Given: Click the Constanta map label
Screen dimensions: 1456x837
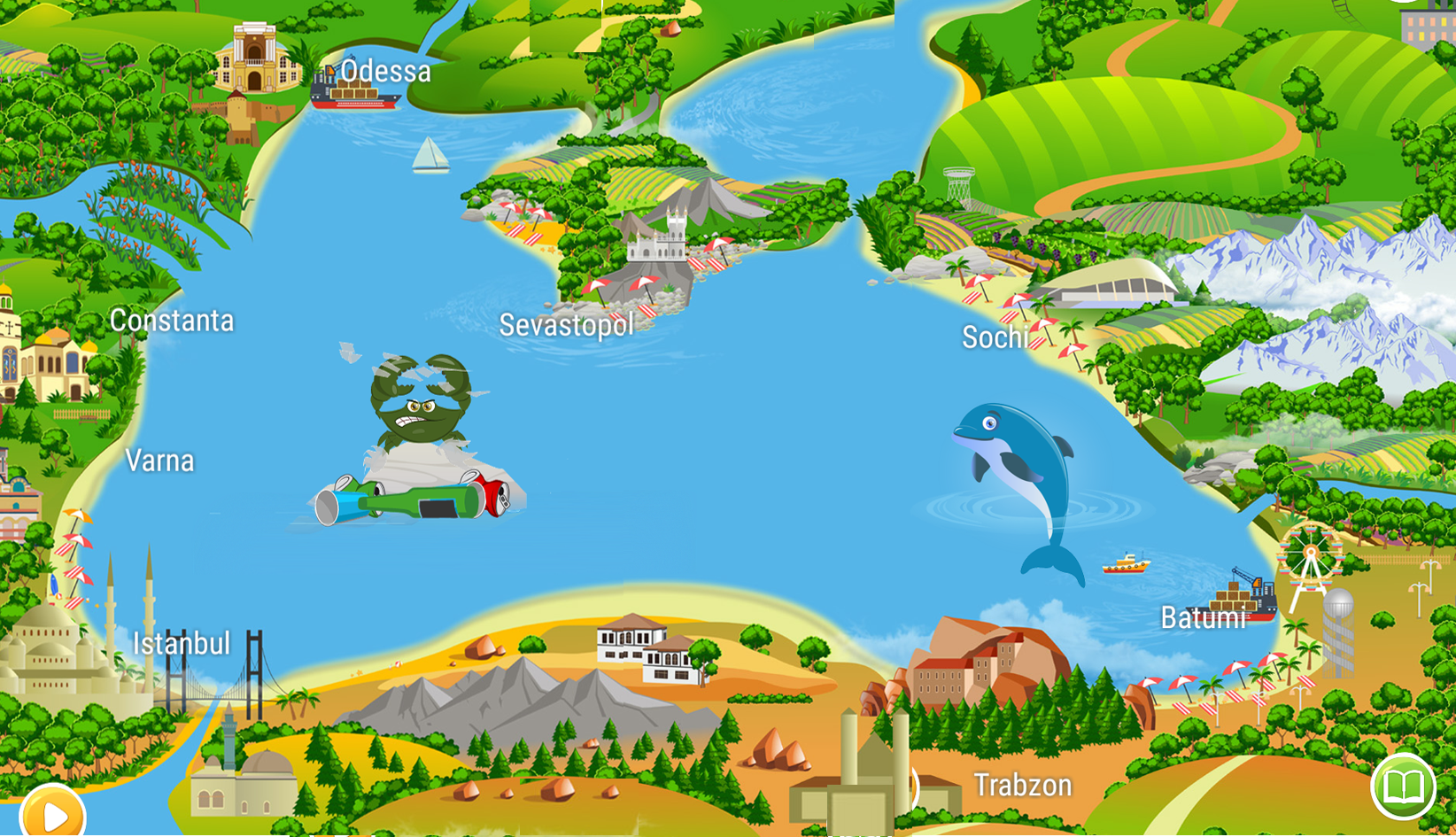Looking at the screenshot, I should 172,321.
